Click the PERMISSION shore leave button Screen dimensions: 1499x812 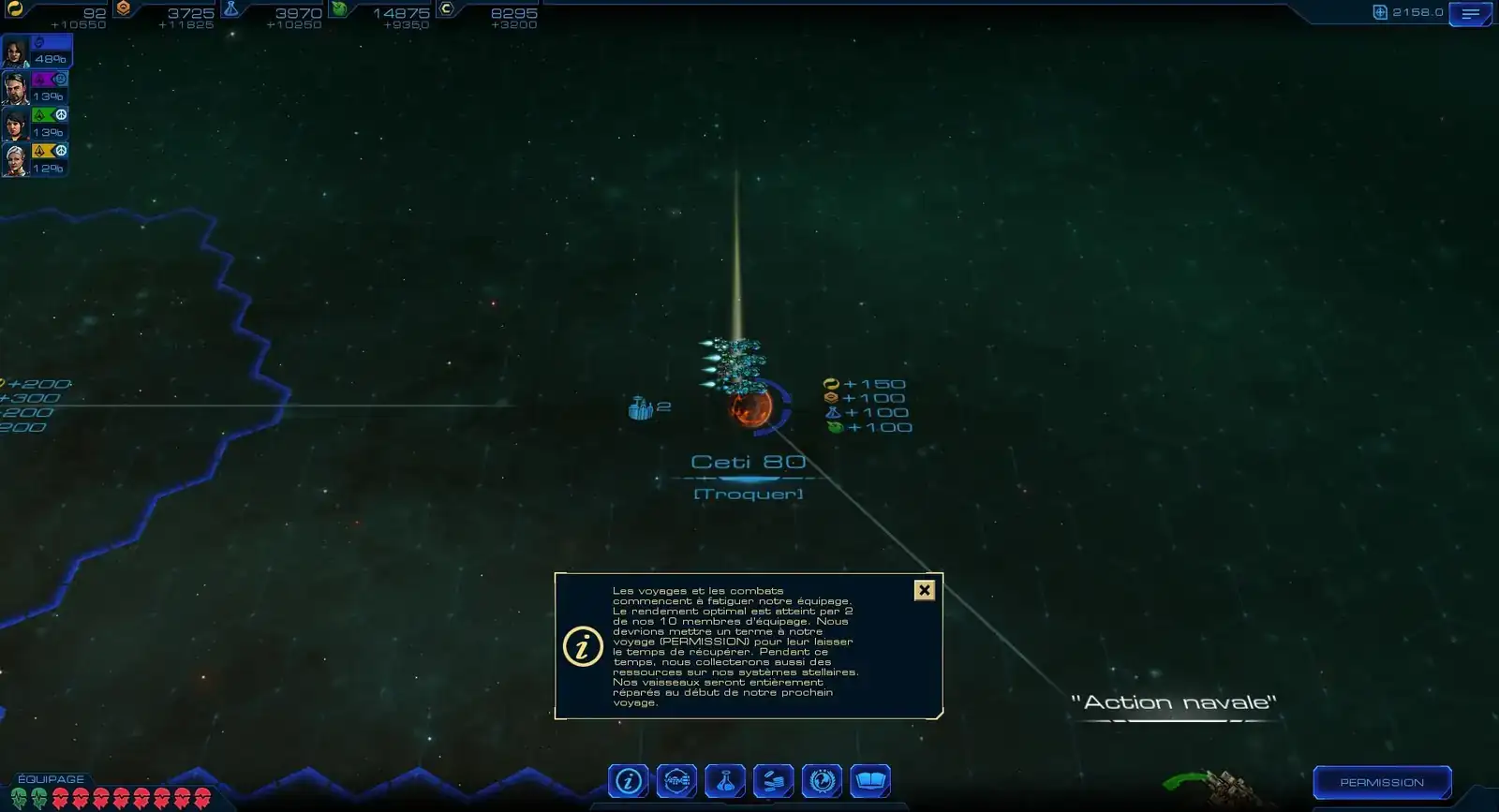1382,782
